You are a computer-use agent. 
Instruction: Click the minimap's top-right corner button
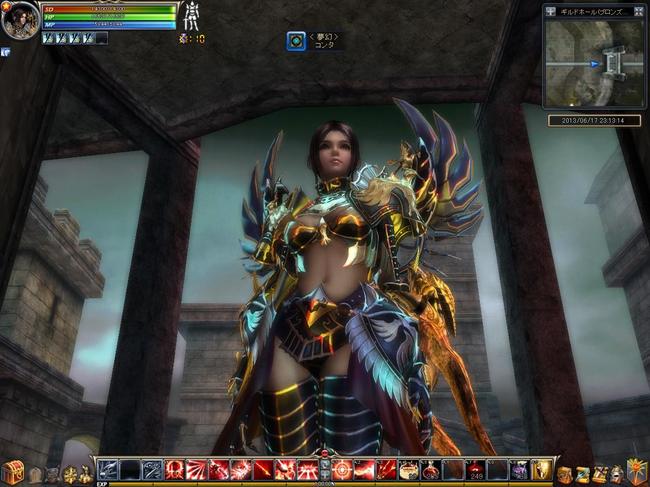[639, 12]
